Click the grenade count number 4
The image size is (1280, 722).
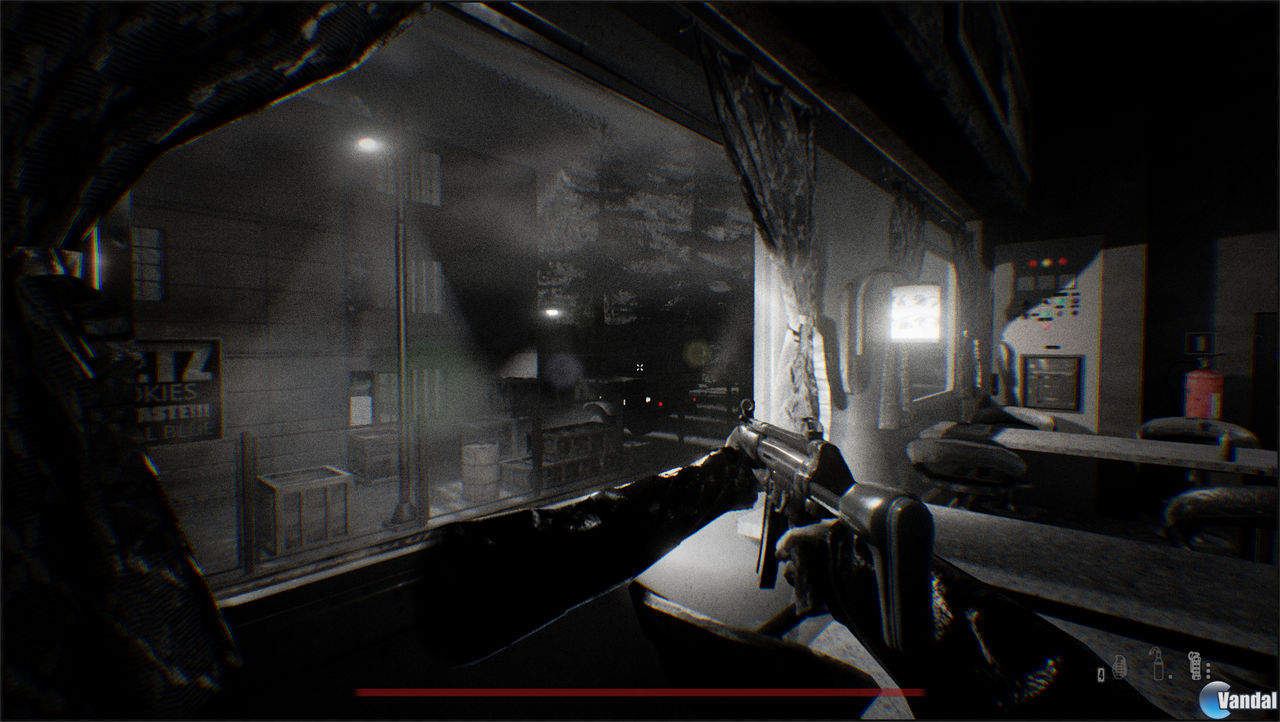pos(1100,675)
